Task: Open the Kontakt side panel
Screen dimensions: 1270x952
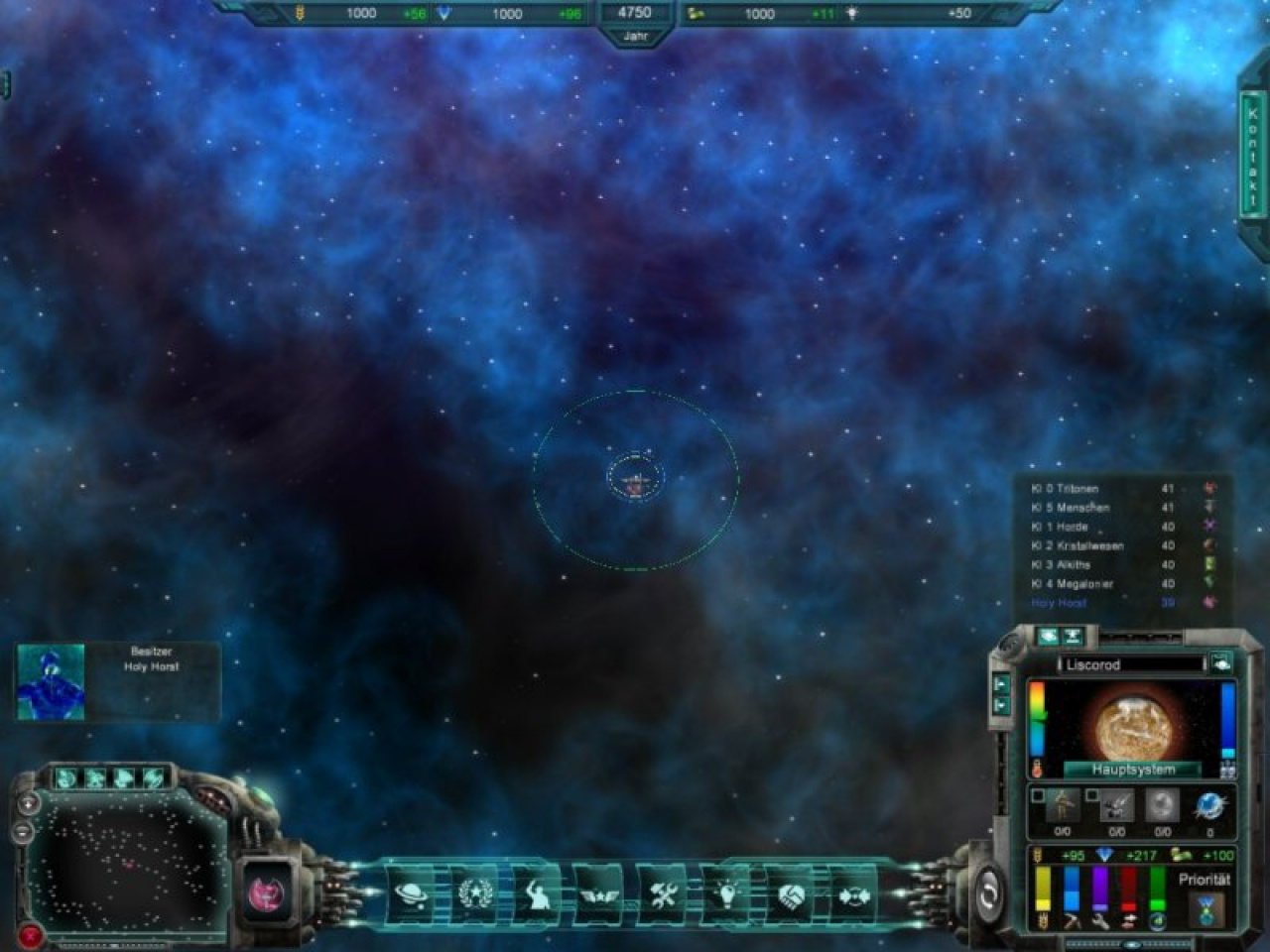Action: [x=1252, y=157]
